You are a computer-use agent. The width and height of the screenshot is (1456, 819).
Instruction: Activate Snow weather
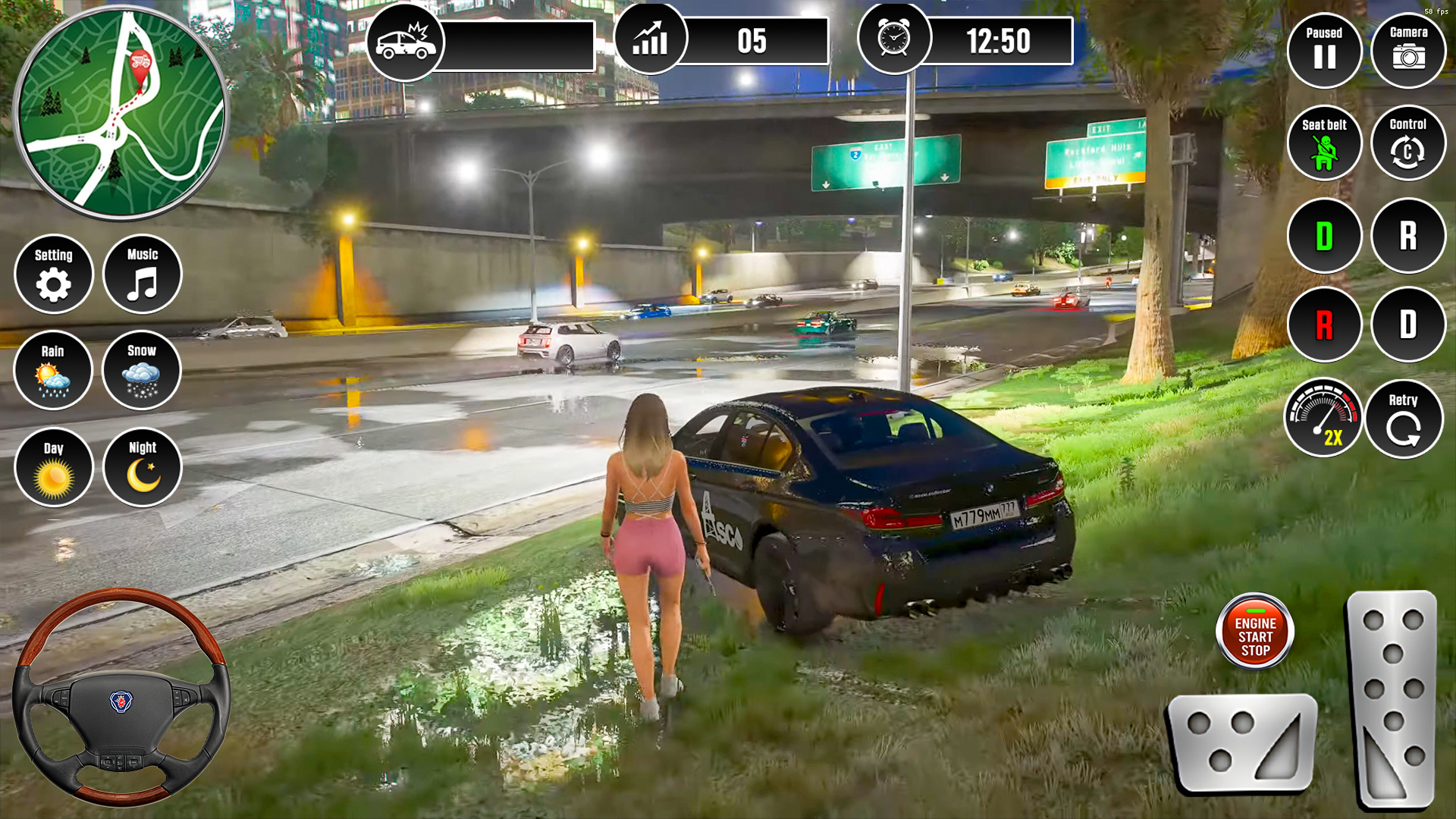click(x=141, y=370)
